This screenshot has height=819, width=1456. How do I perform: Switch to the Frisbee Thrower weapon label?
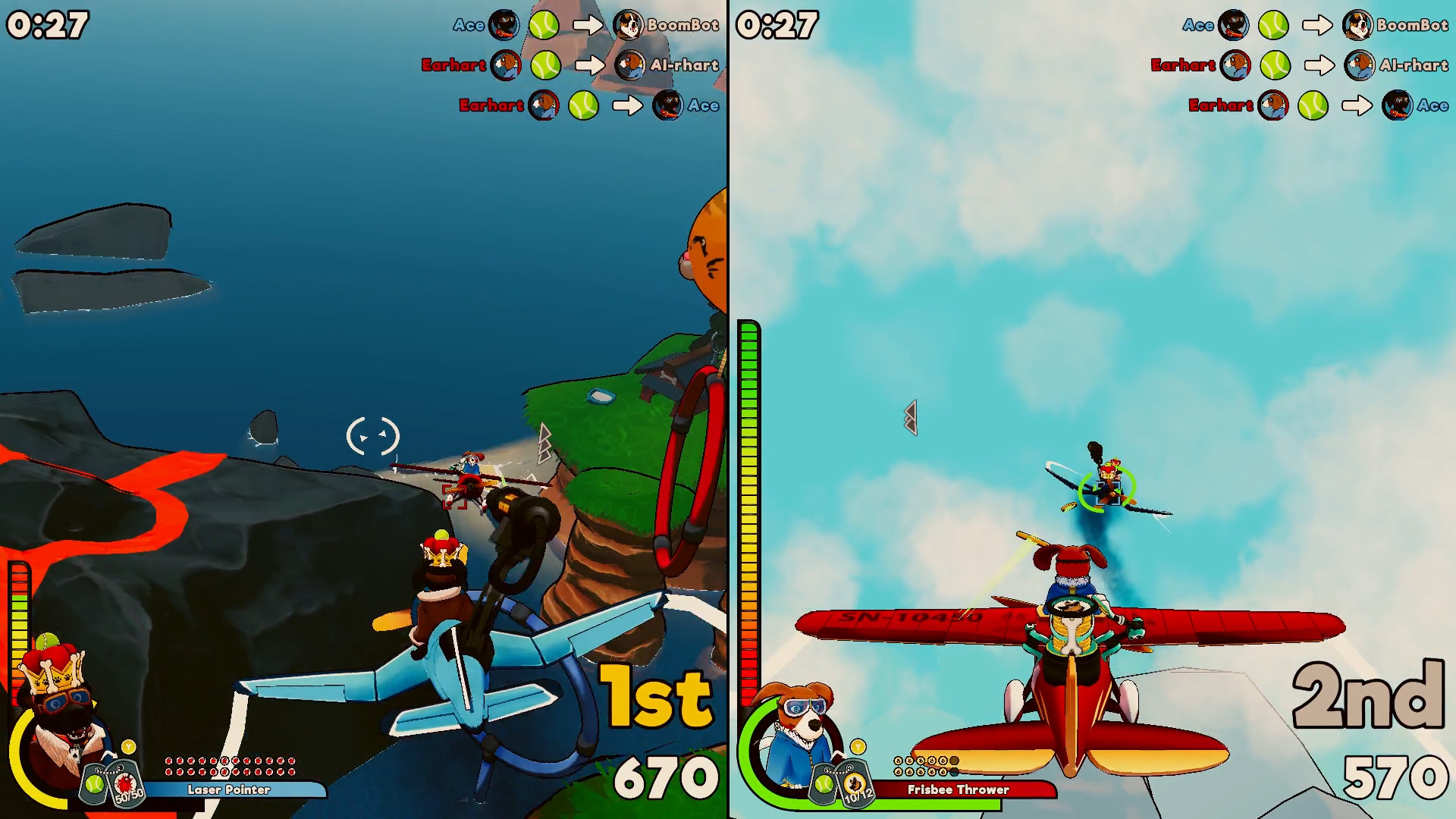pos(957,789)
